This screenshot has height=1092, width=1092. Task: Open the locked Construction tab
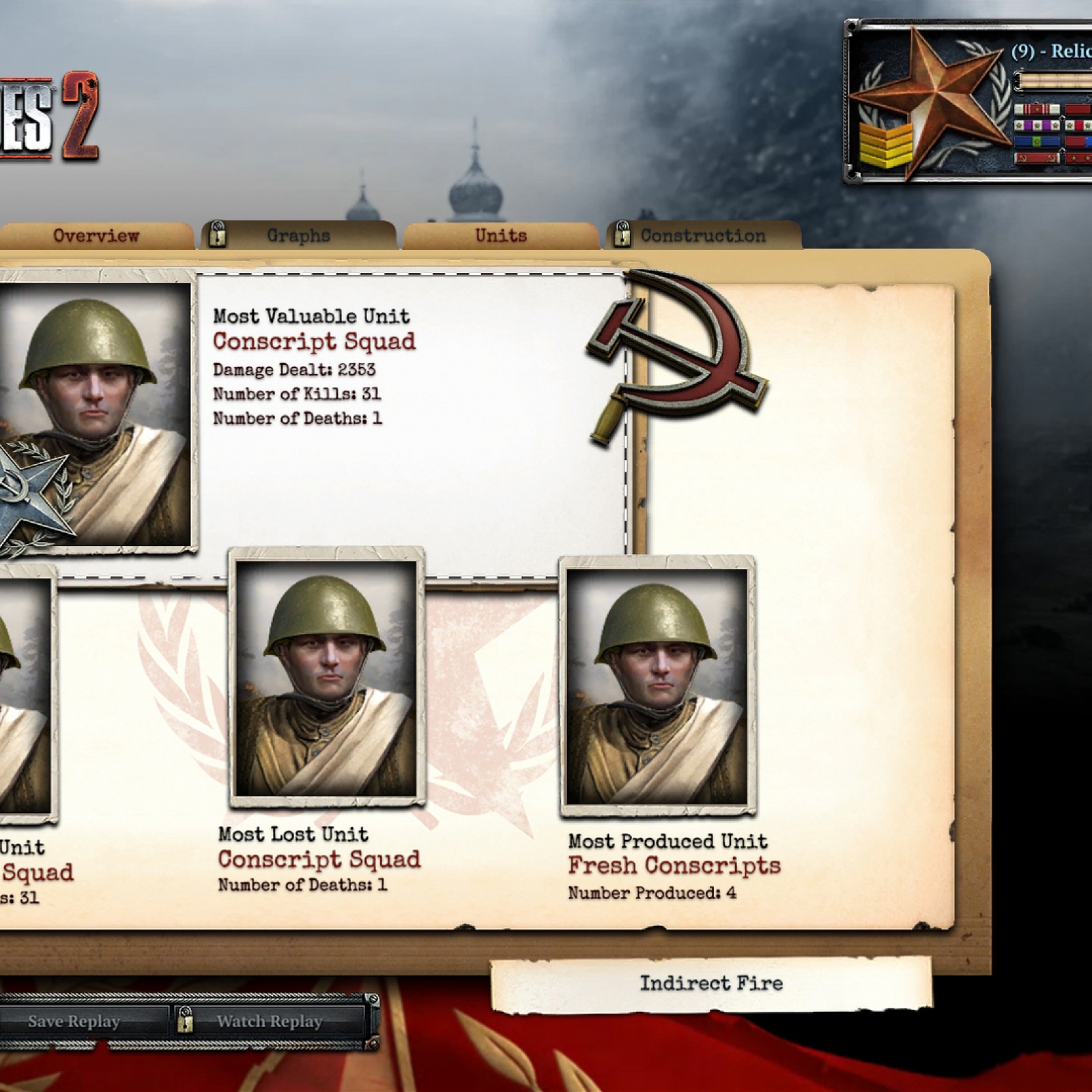pyautogui.click(x=702, y=236)
